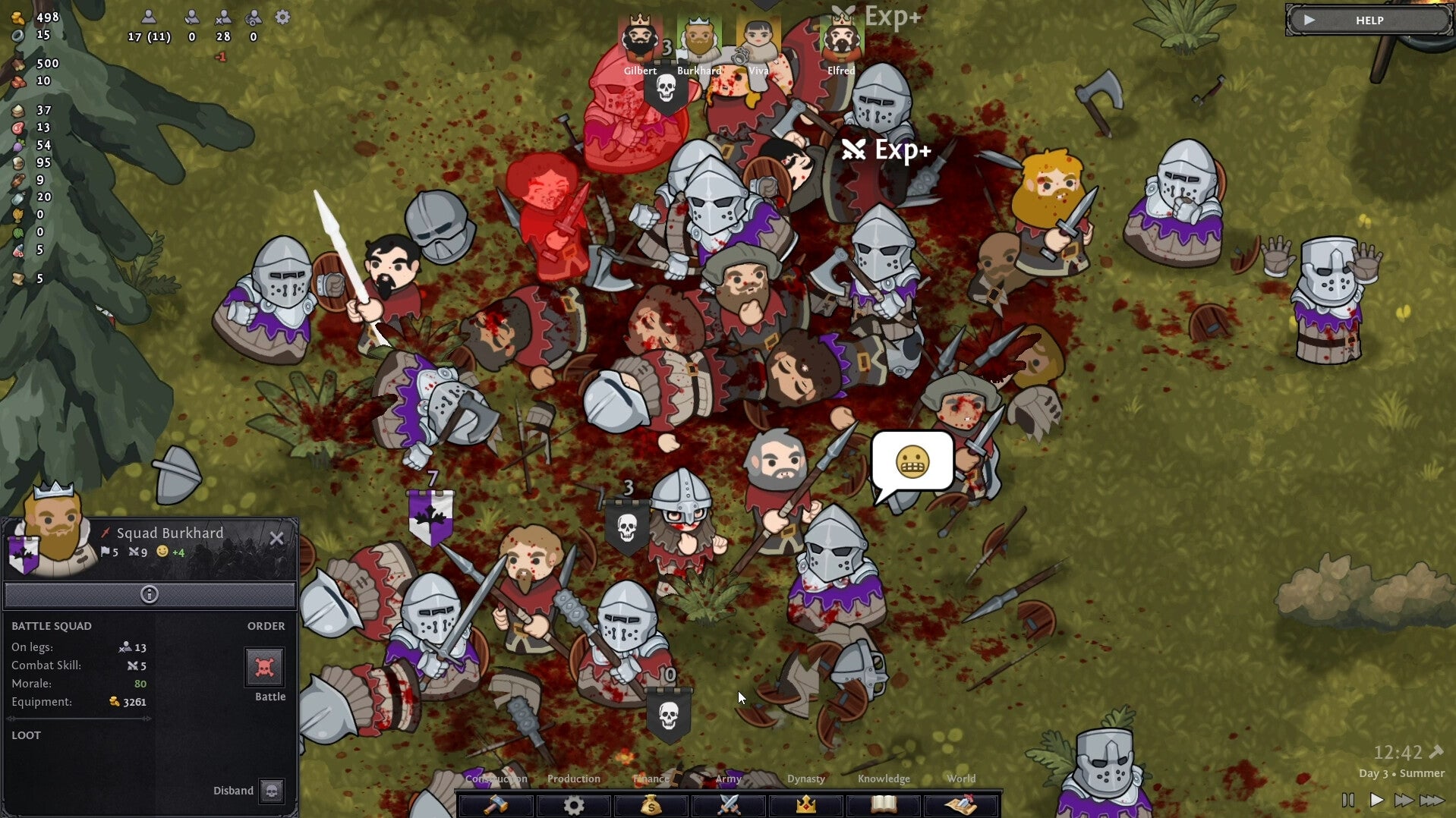
Task: Open the Production gear menu
Action: pyautogui.click(x=574, y=805)
